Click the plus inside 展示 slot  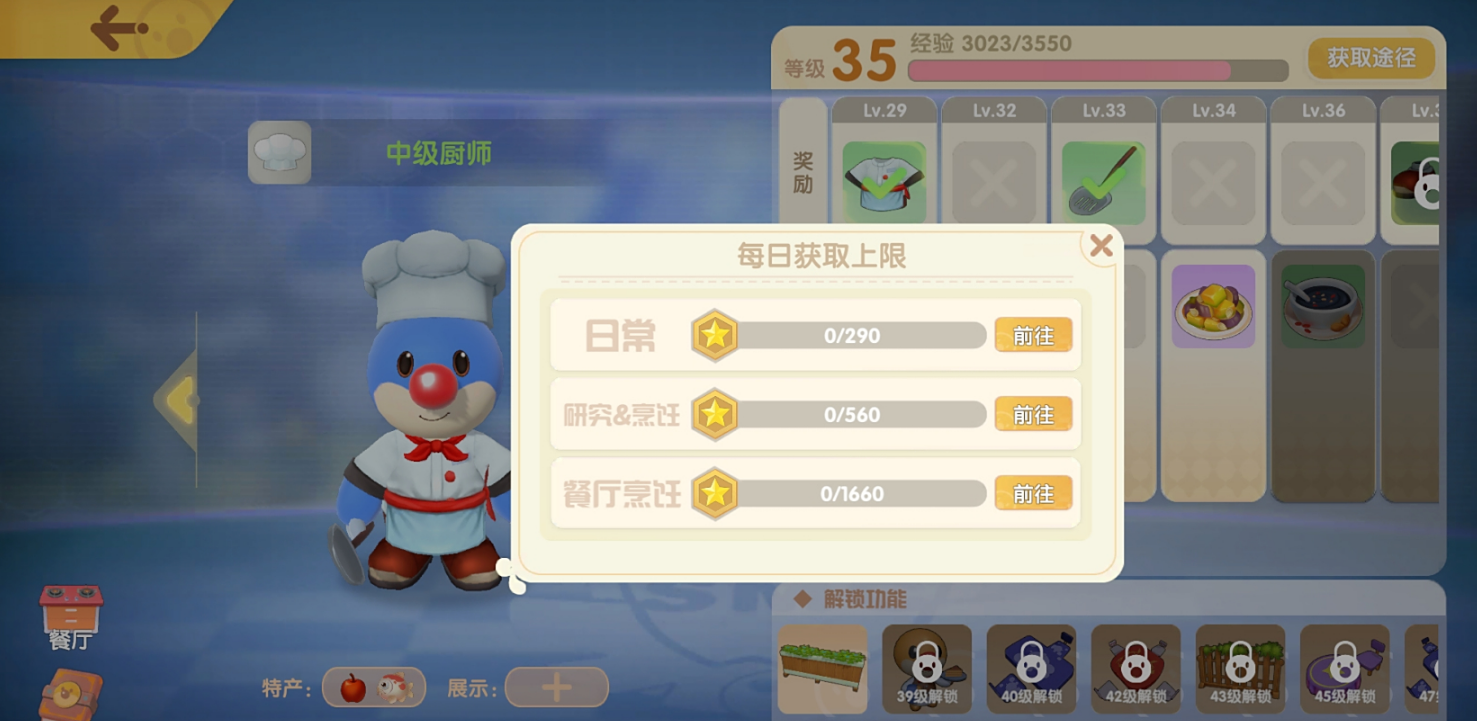coord(556,687)
